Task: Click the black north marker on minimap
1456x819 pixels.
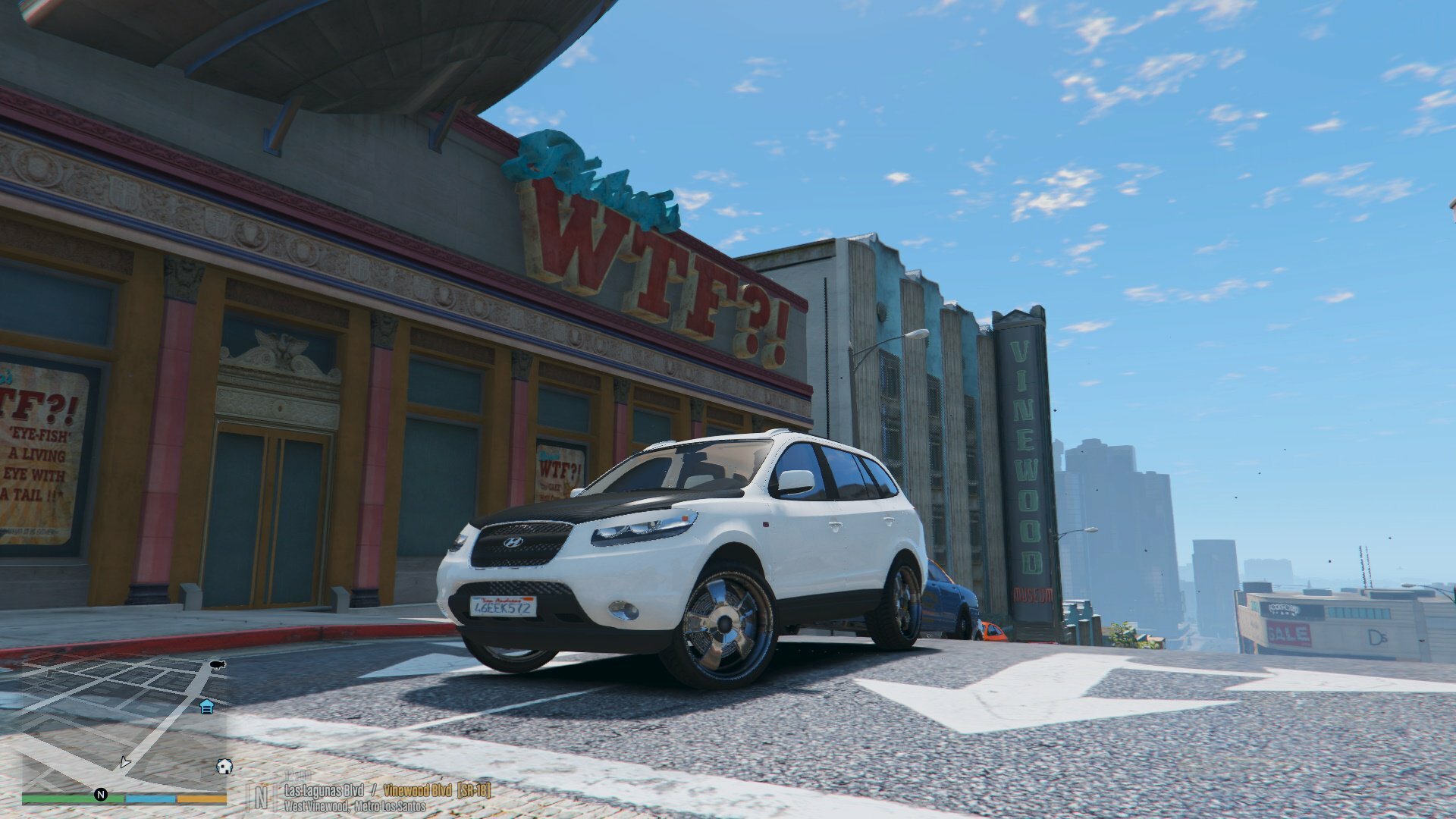Action: coord(100,795)
